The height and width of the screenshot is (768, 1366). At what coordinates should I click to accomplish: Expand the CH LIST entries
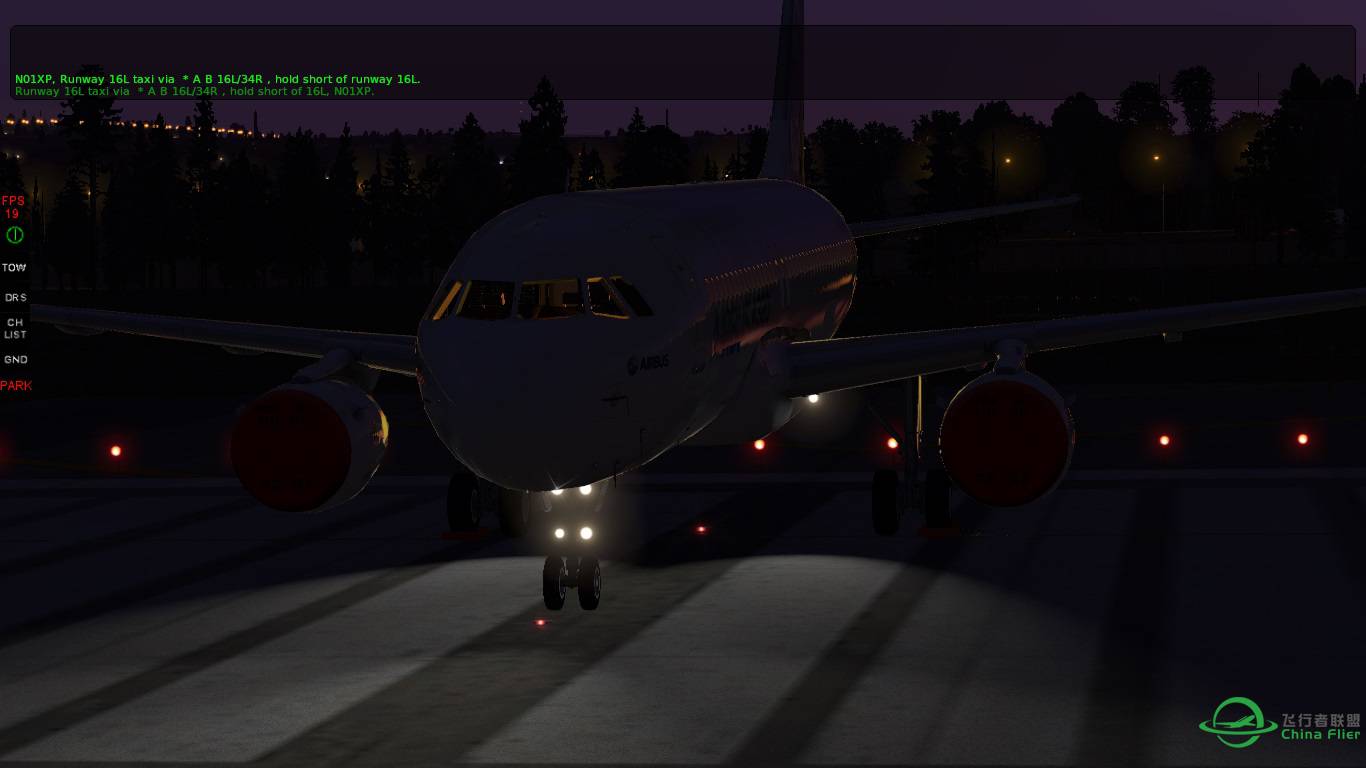[14, 328]
